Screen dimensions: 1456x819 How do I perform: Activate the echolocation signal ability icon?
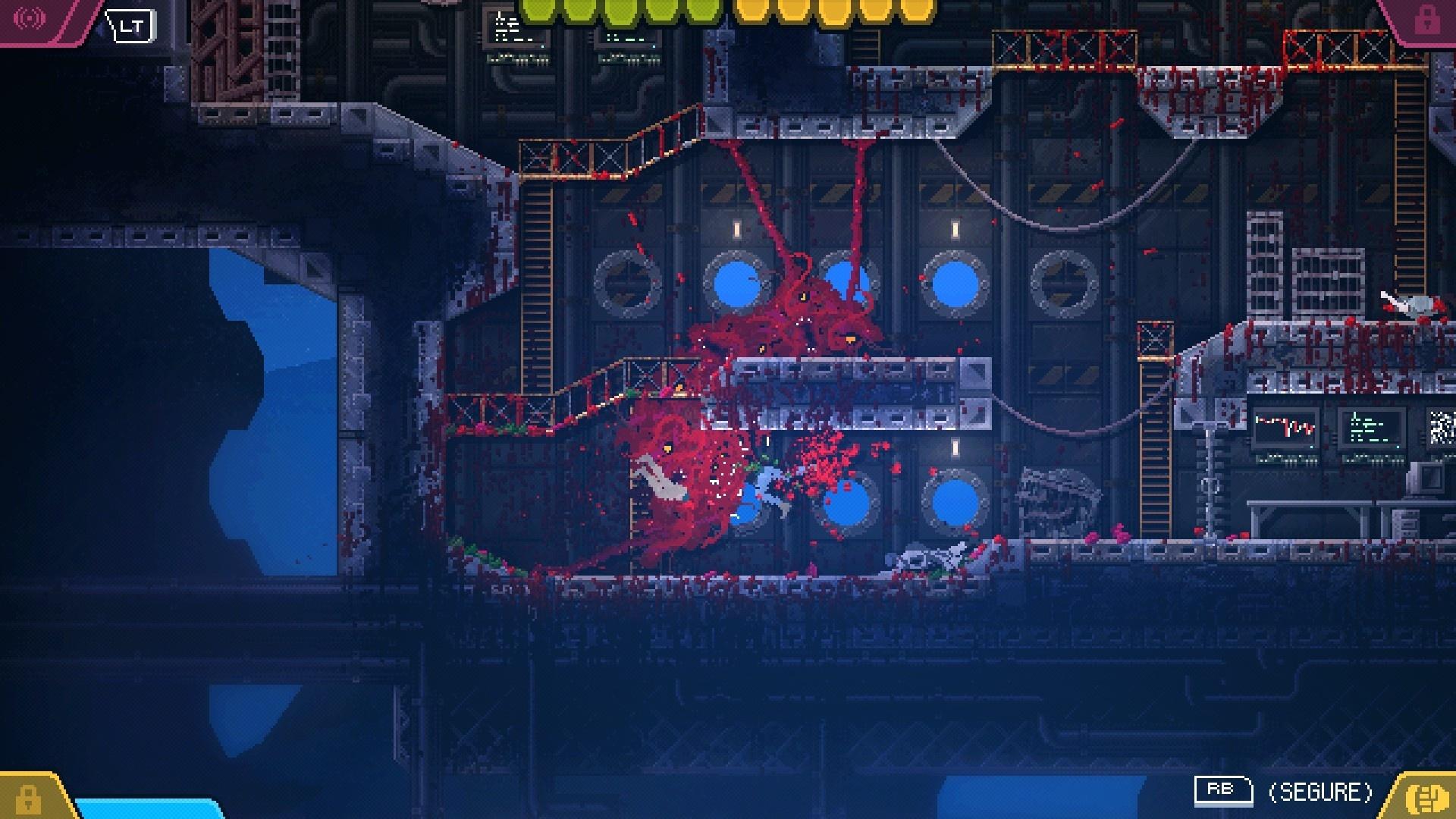pos(30,18)
